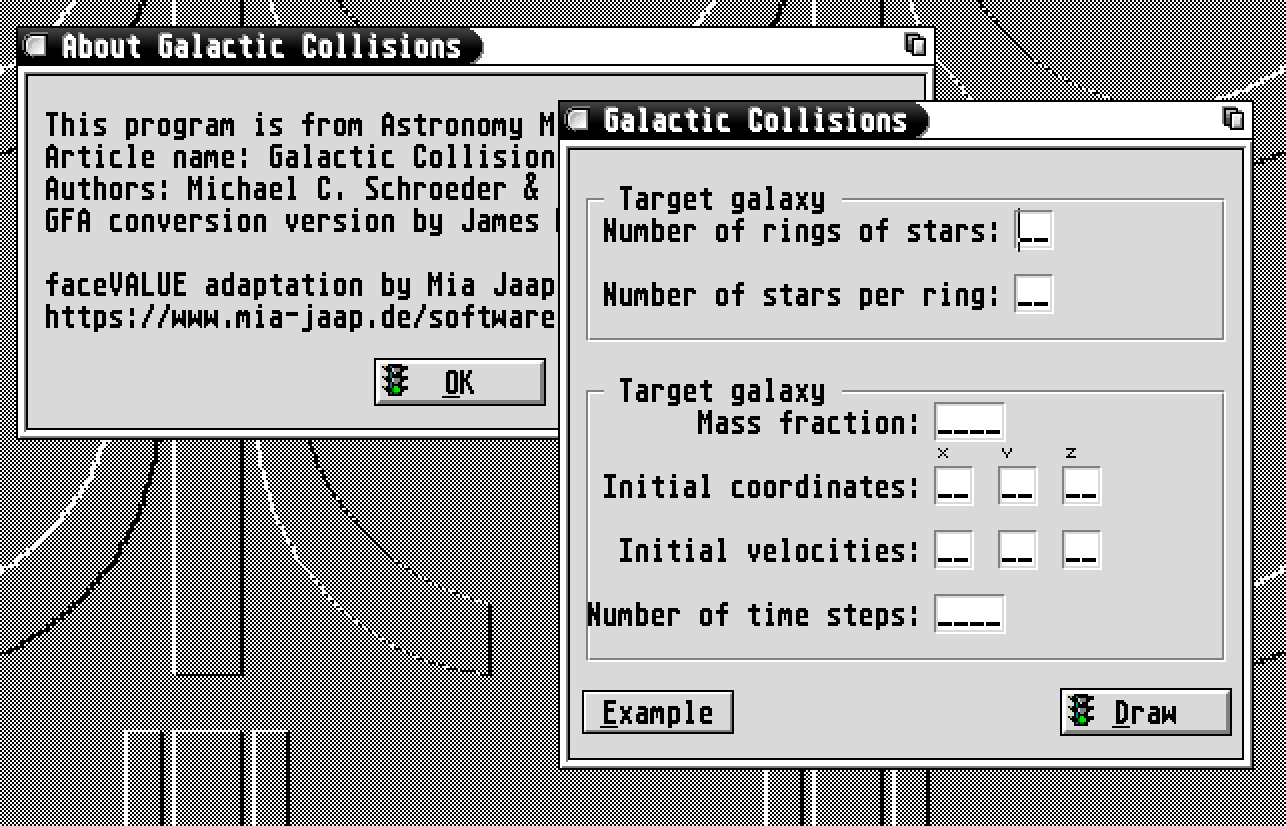Image resolution: width=1286 pixels, height=826 pixels.
Task: Click the Draw button
Action: click(x=1145, y=712)
